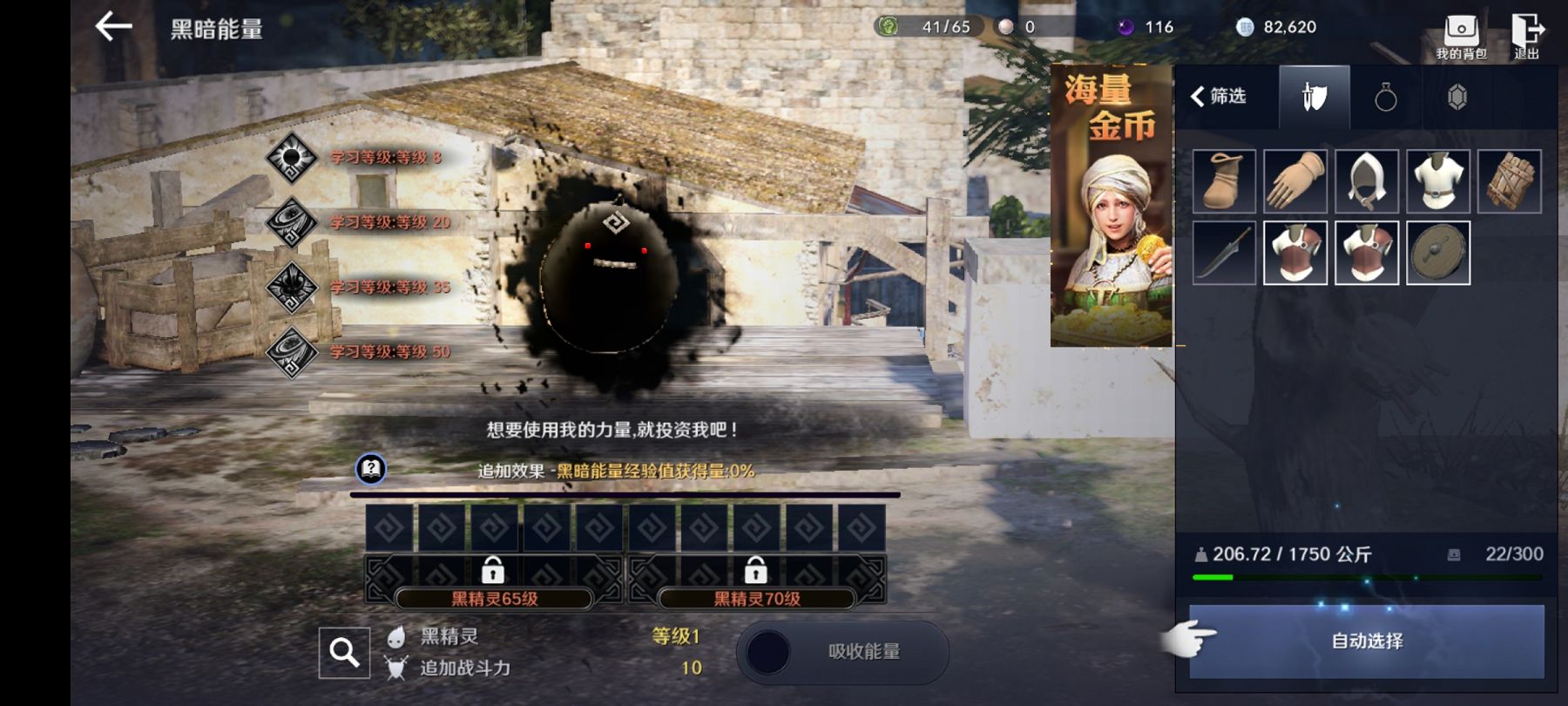Select the dark blade weapon slot
1568x706 pixels.
coord(1224,253)
